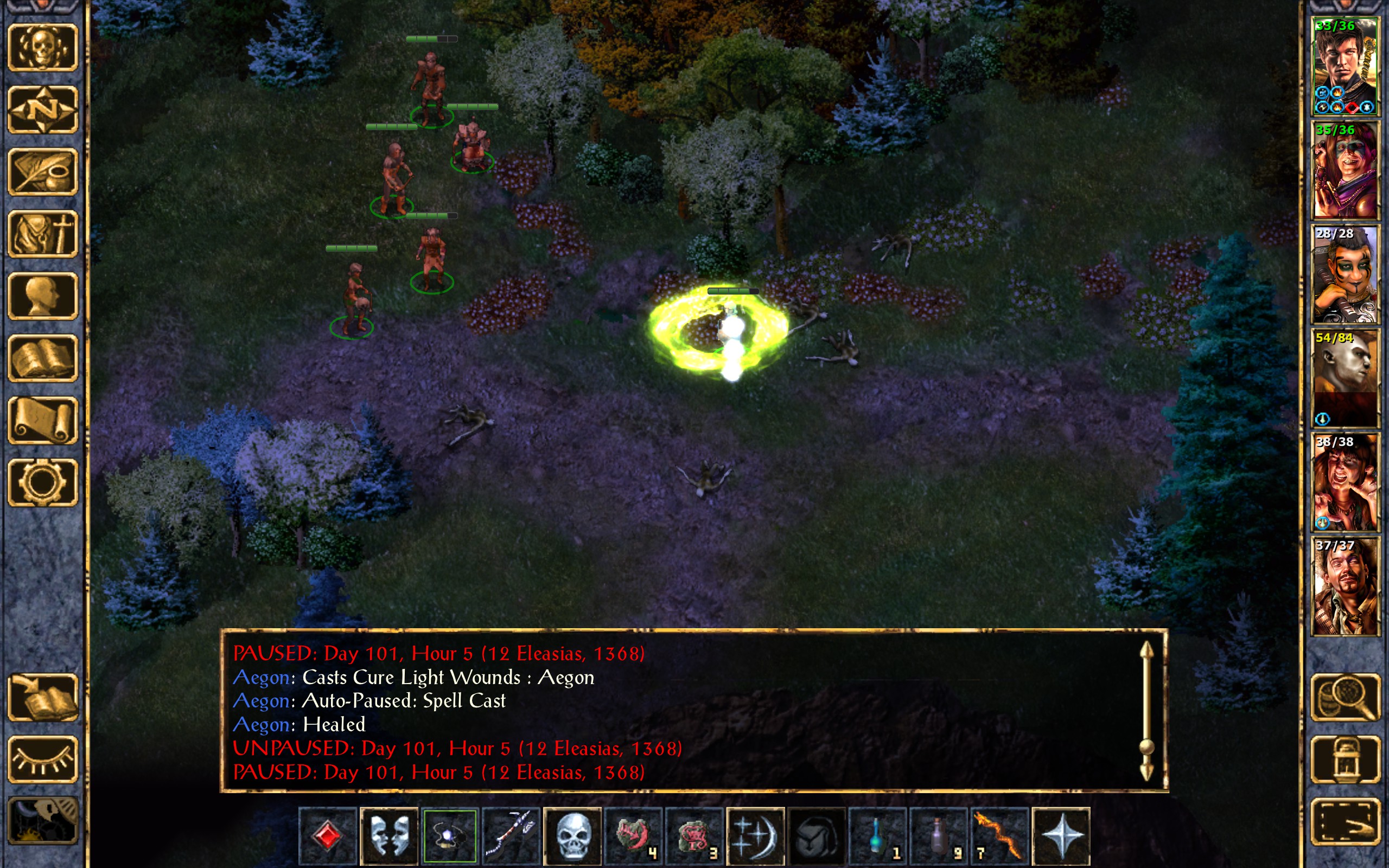This screenshot has height=868, width=1389.
Task: Click the closed eye button
Action: click(43, 759)
